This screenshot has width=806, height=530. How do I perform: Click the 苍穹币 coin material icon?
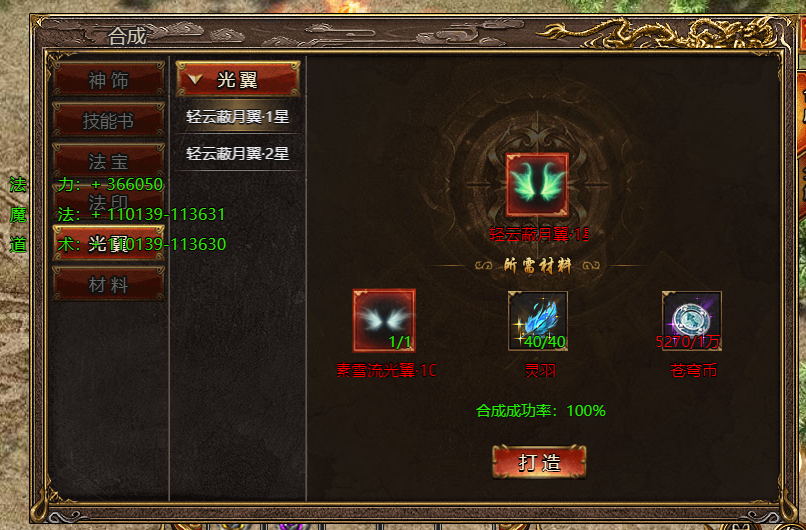(x=691, y=320)
